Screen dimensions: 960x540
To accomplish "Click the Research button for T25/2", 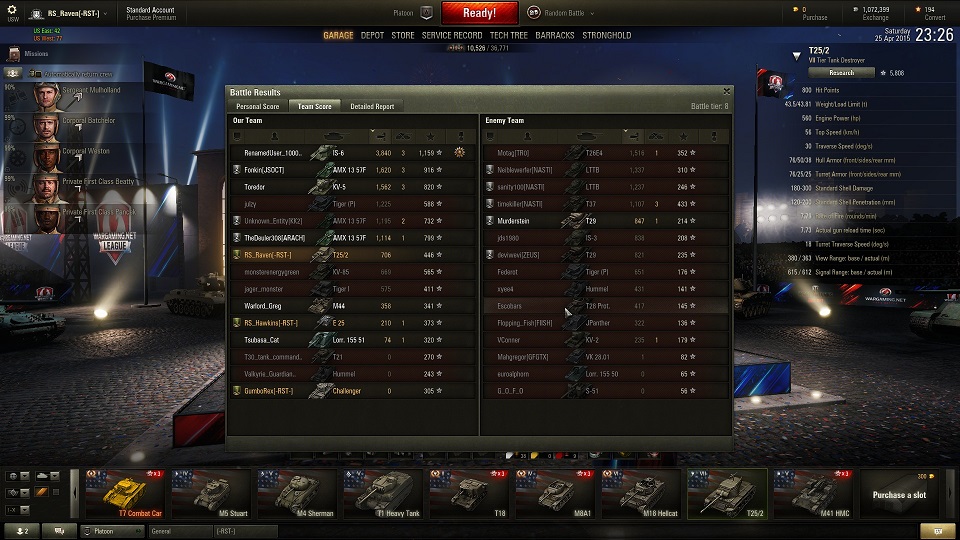I will [x=841, y=73].
